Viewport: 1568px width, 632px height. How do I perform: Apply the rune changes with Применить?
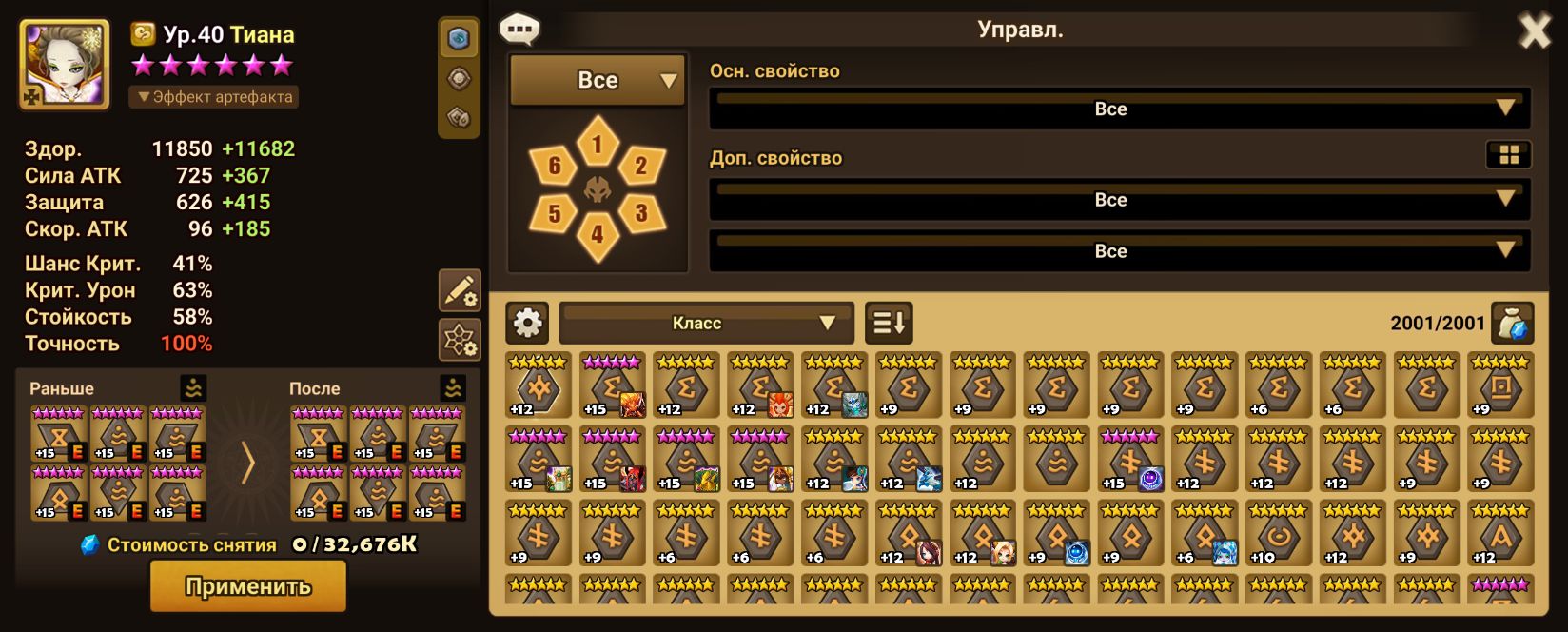click(x=247, y=585)
